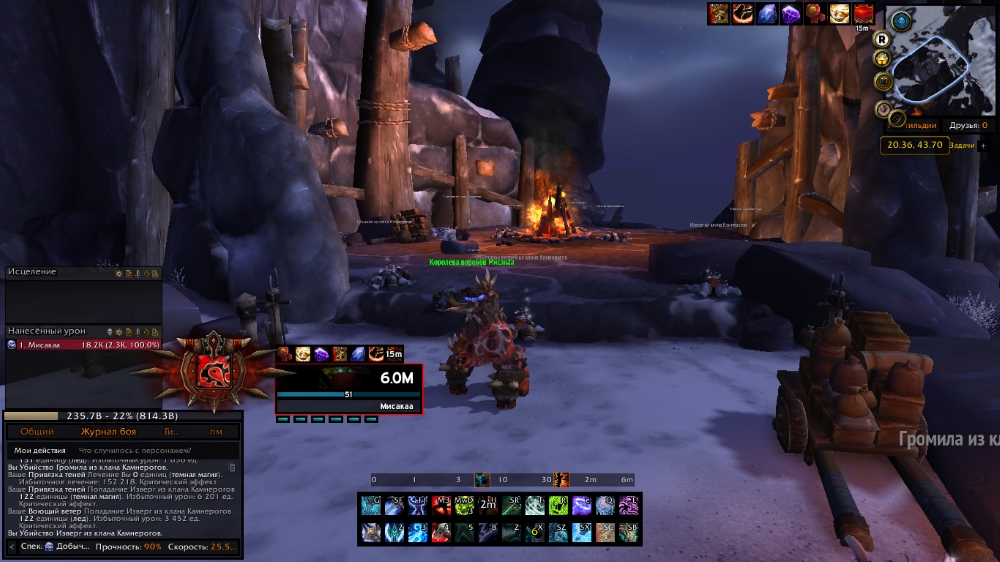1000x562 pixels.
Task: Click the Мисакаа player unit frame
Action: point(348,388)
